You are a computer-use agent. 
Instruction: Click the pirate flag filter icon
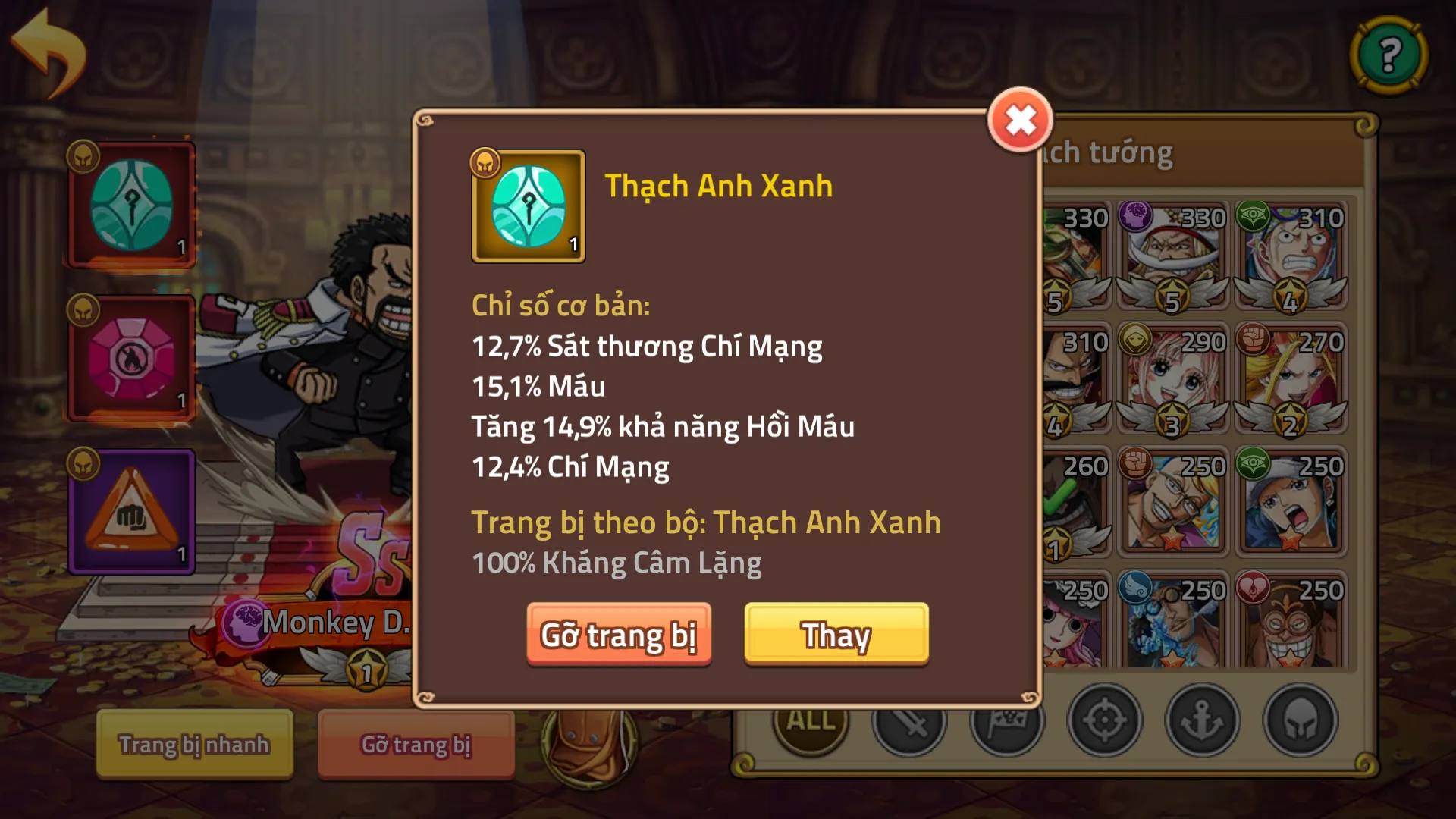click(x=1009, y=720)
